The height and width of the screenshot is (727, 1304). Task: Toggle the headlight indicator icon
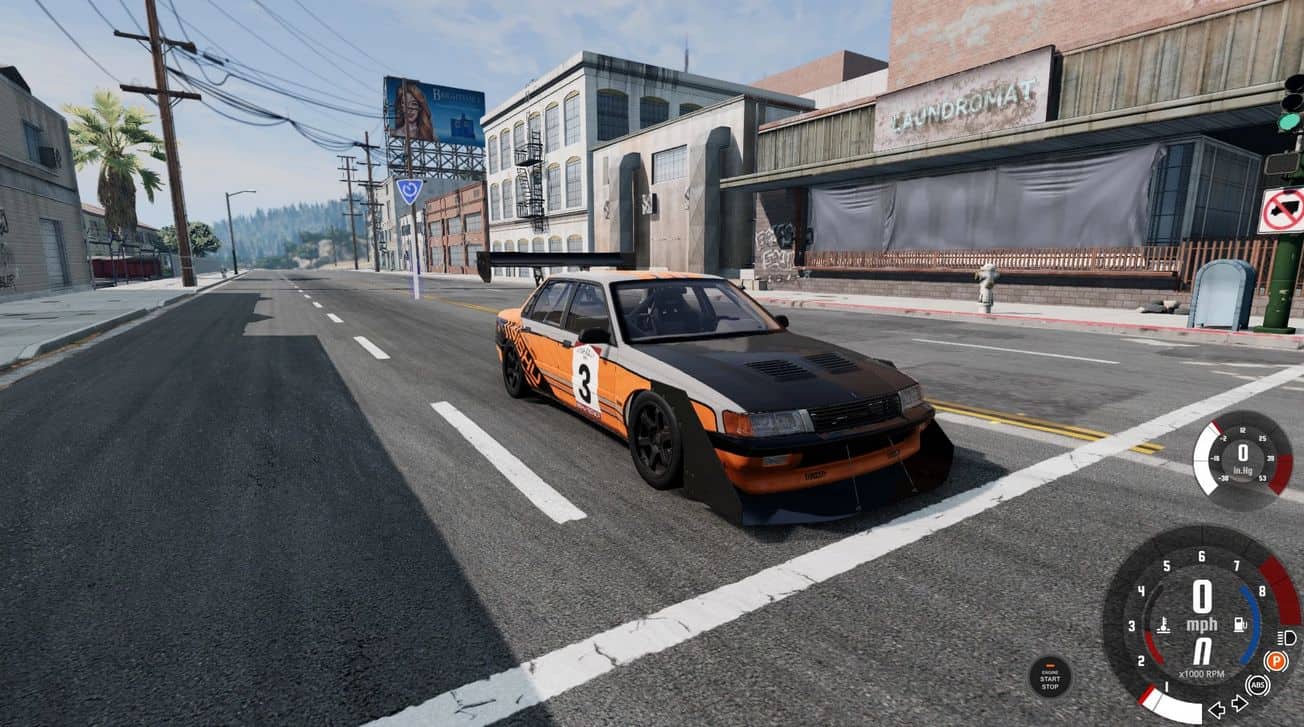[x=1288, y=638]
